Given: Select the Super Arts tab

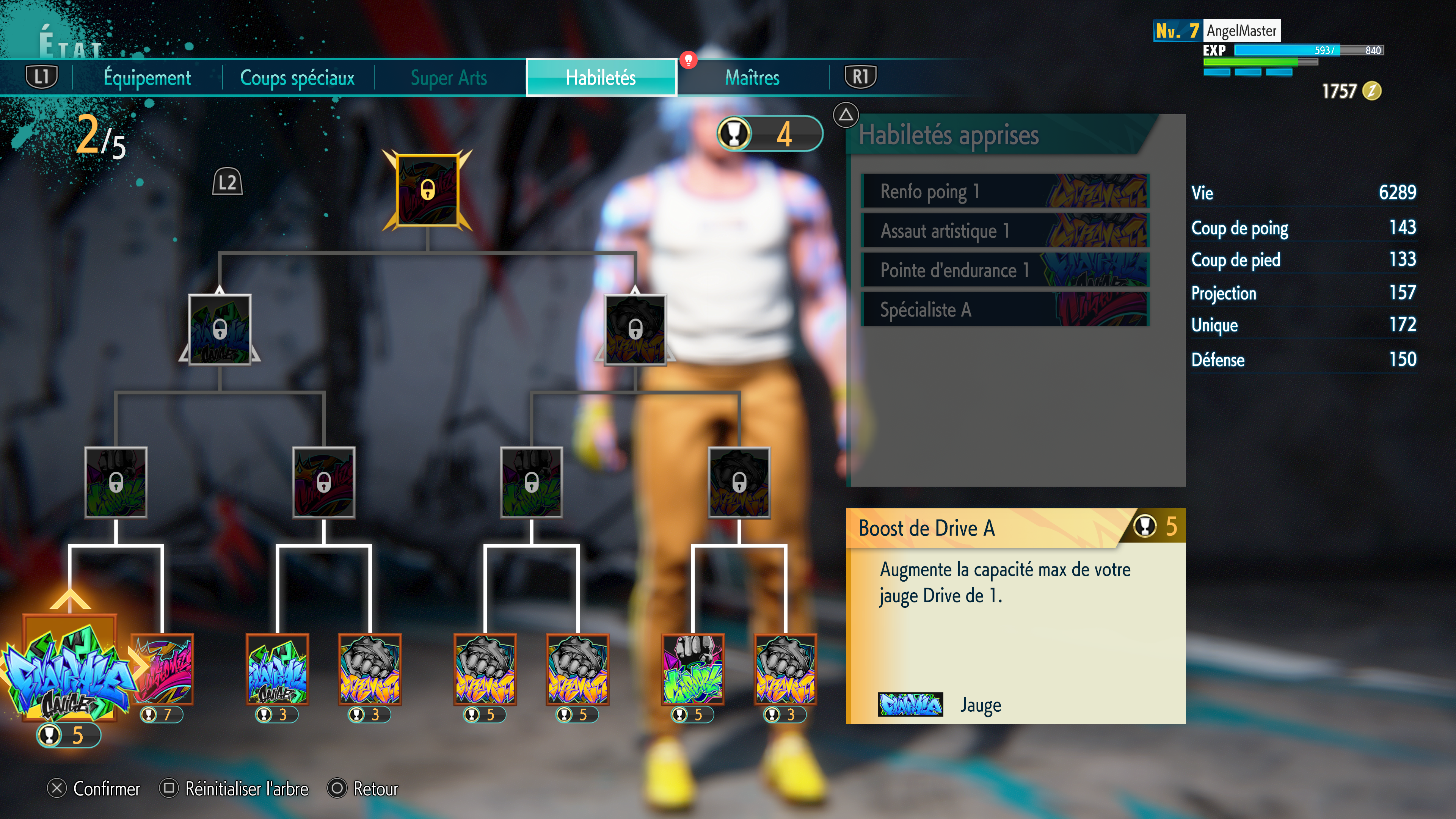Looking at the screenshot, I should (449, 78).
